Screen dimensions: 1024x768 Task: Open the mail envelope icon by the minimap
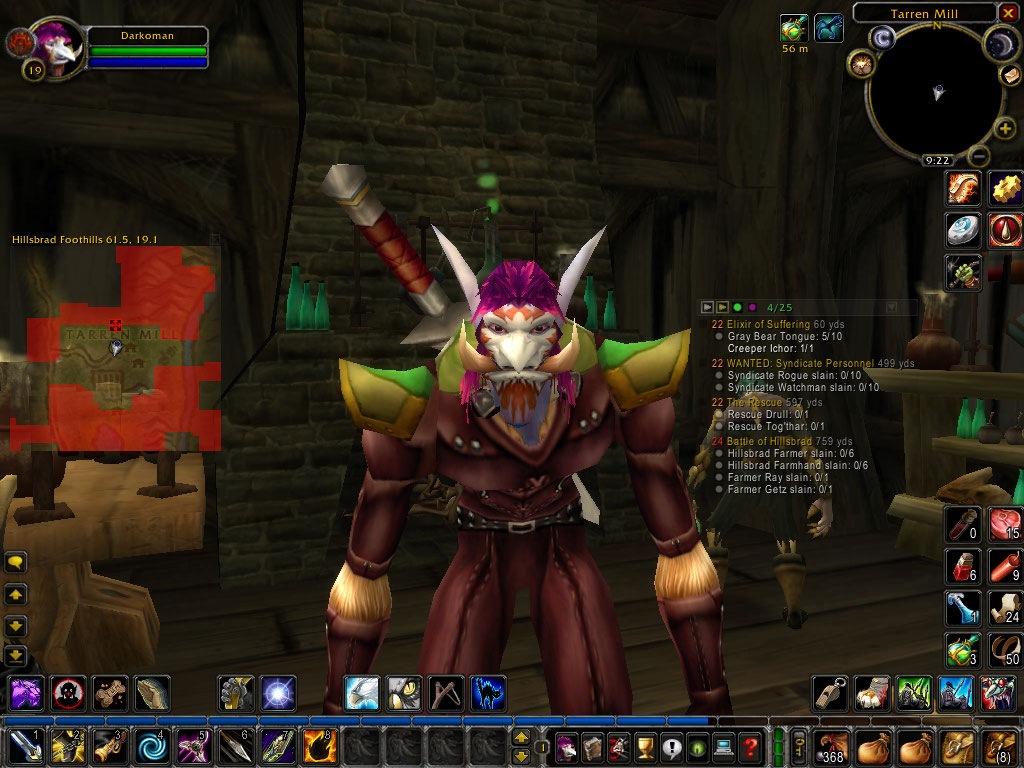(x=1010, y=75)
